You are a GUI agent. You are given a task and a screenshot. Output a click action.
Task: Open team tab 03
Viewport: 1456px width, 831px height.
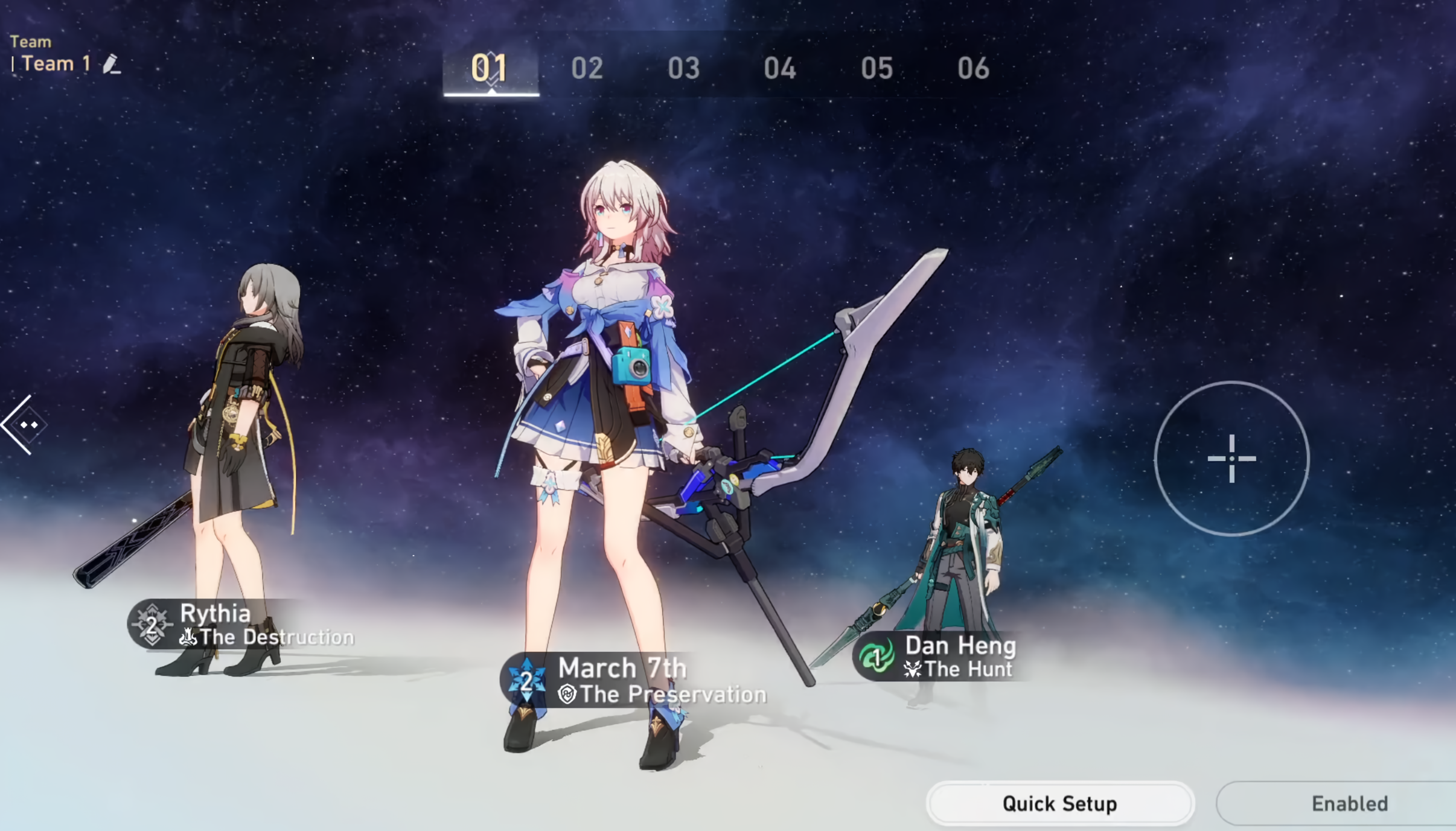[x=683, y=68]
